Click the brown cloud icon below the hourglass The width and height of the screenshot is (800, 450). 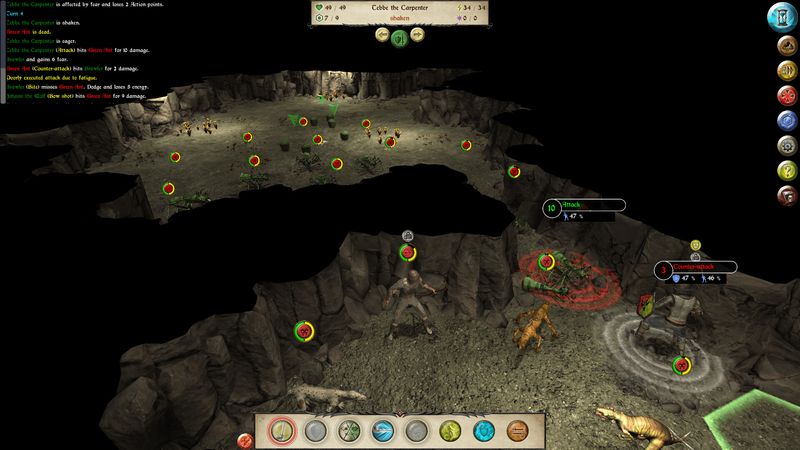[x=785, y=46]
